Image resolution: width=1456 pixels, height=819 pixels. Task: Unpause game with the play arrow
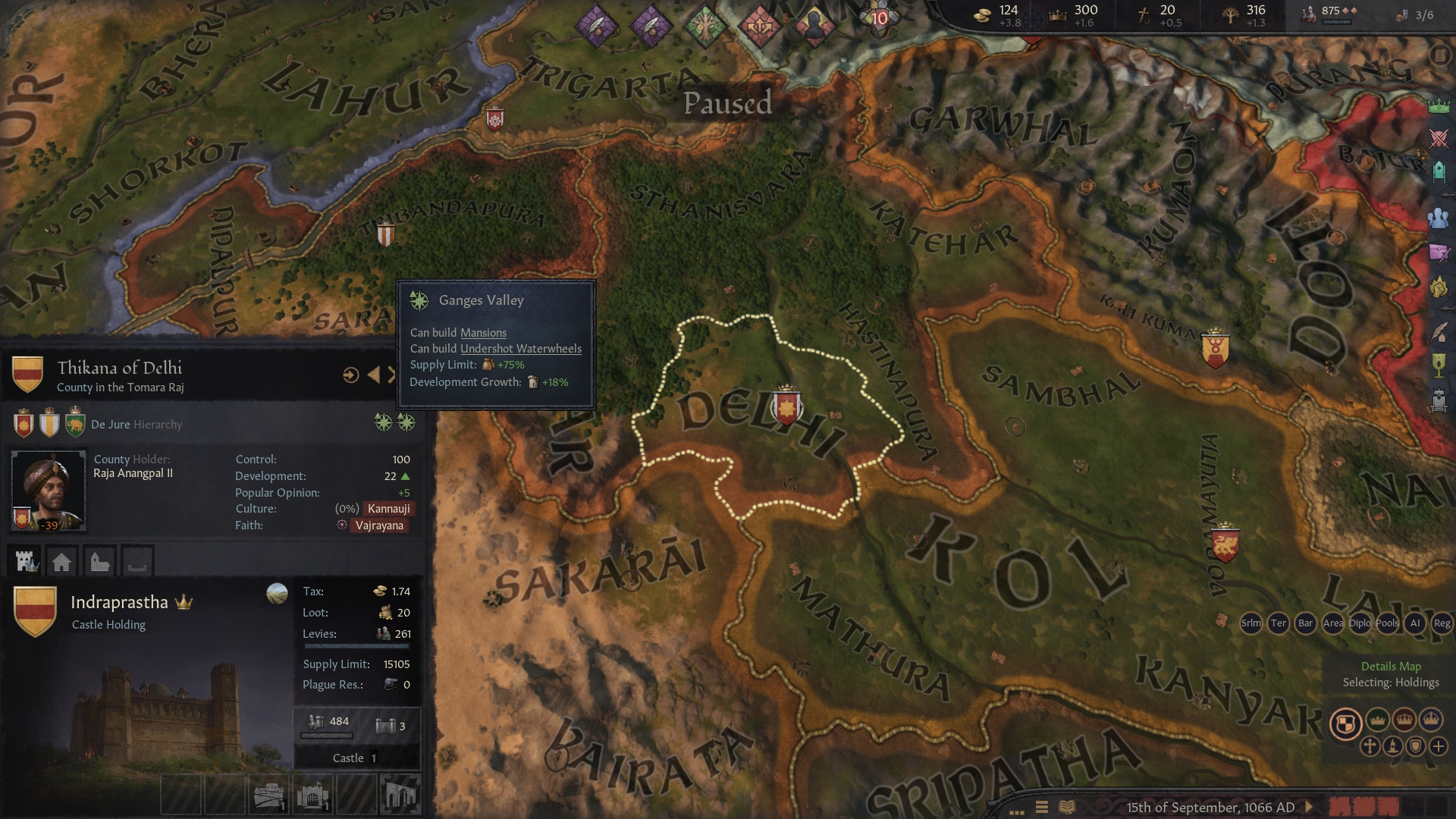[x=1309, y=807]
